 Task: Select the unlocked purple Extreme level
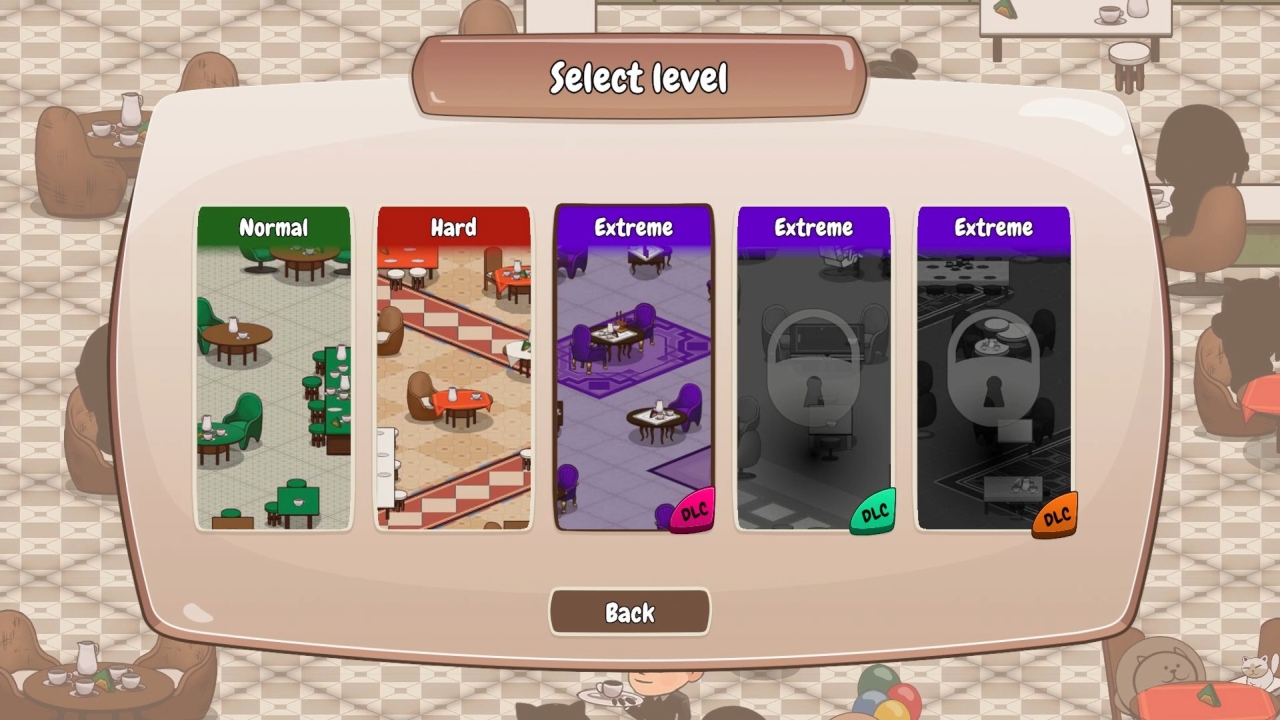[x=632, y=370]
